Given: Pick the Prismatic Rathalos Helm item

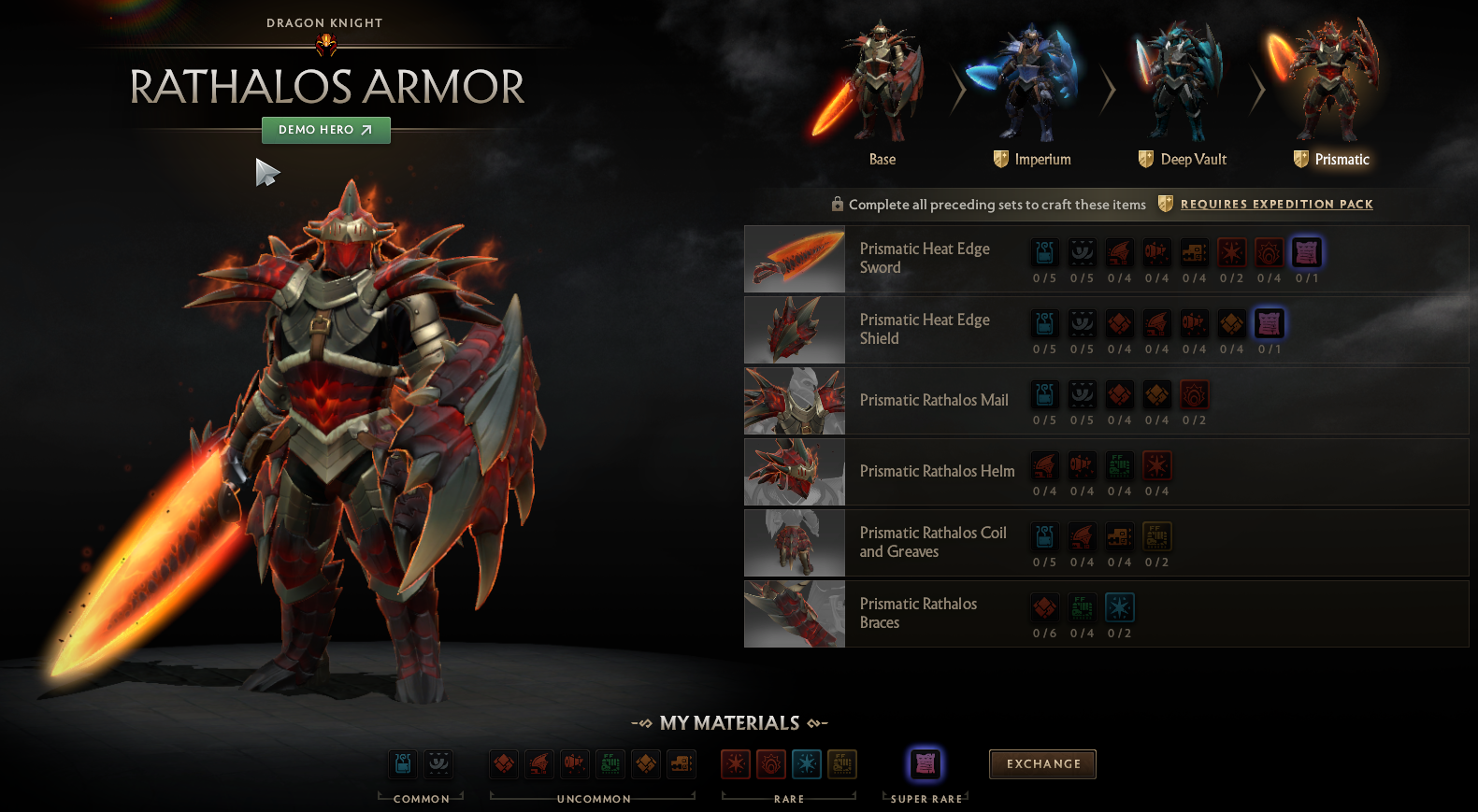Looking at the screenshot, I should (x=937, y=471).
